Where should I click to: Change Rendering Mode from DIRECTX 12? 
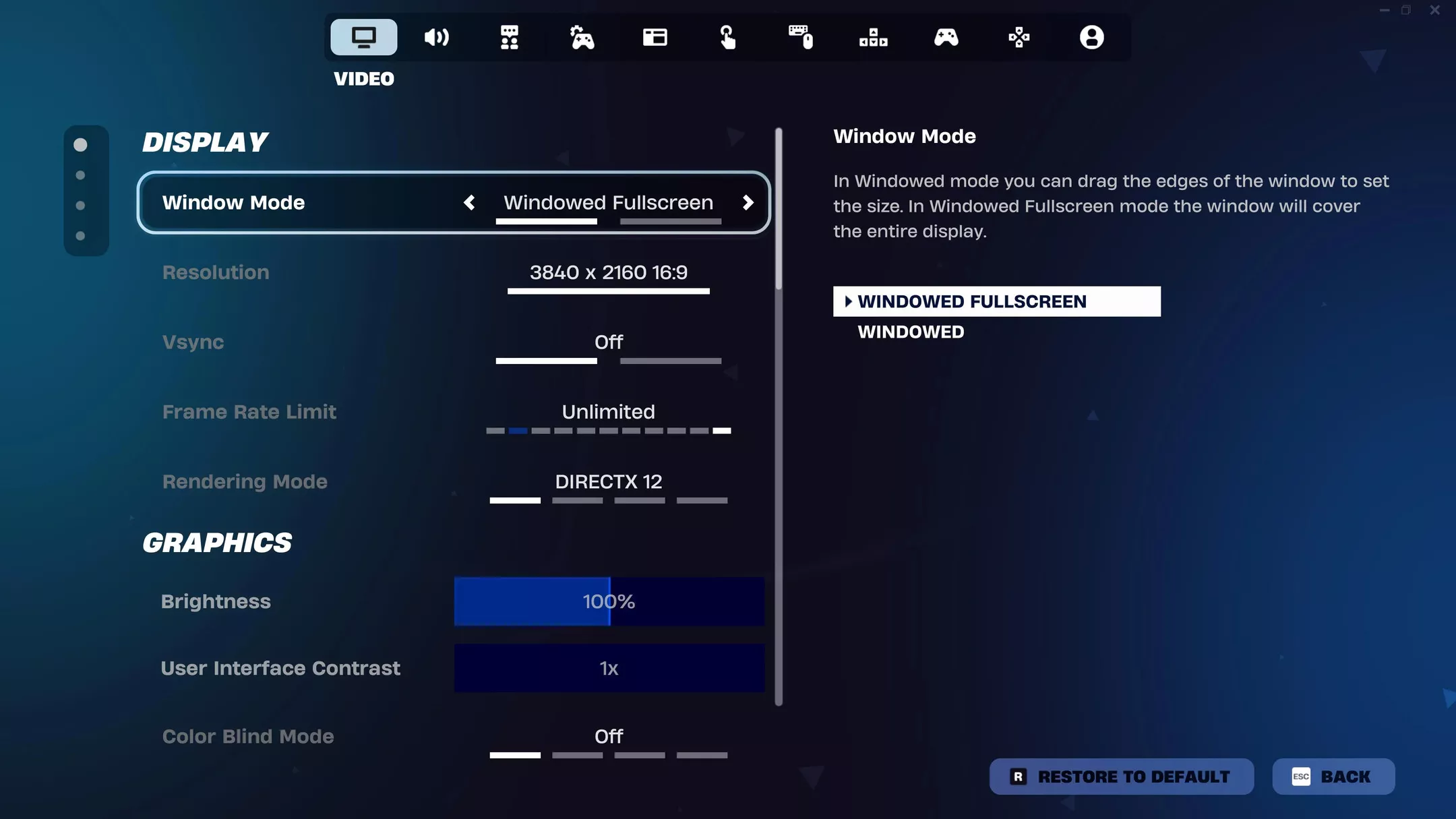607,481
